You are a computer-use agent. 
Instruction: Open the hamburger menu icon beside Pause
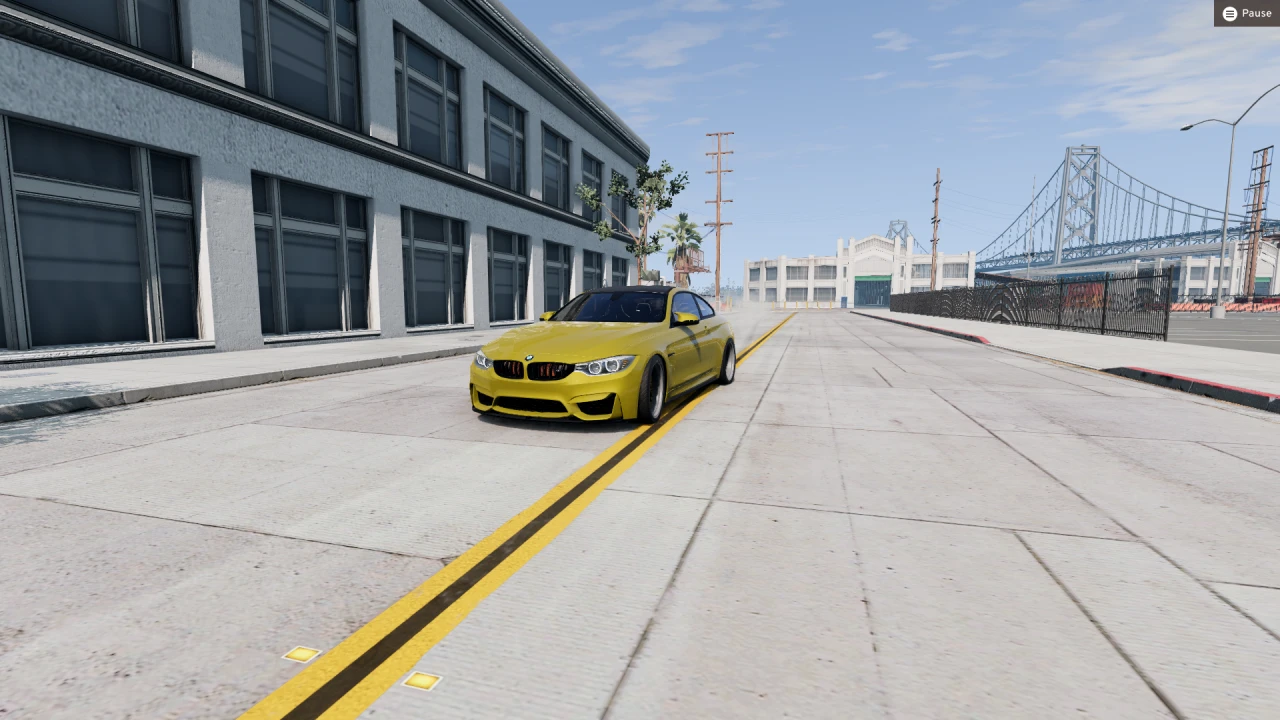(x=1228, y=13)
